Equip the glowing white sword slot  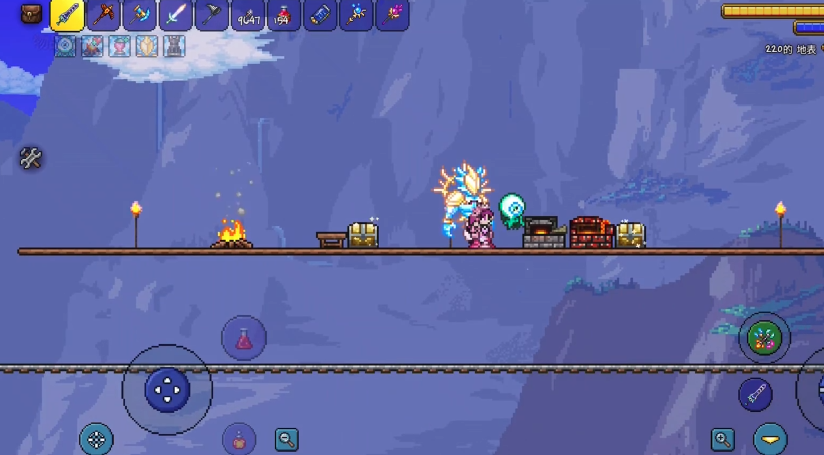(x=175, y=15)
